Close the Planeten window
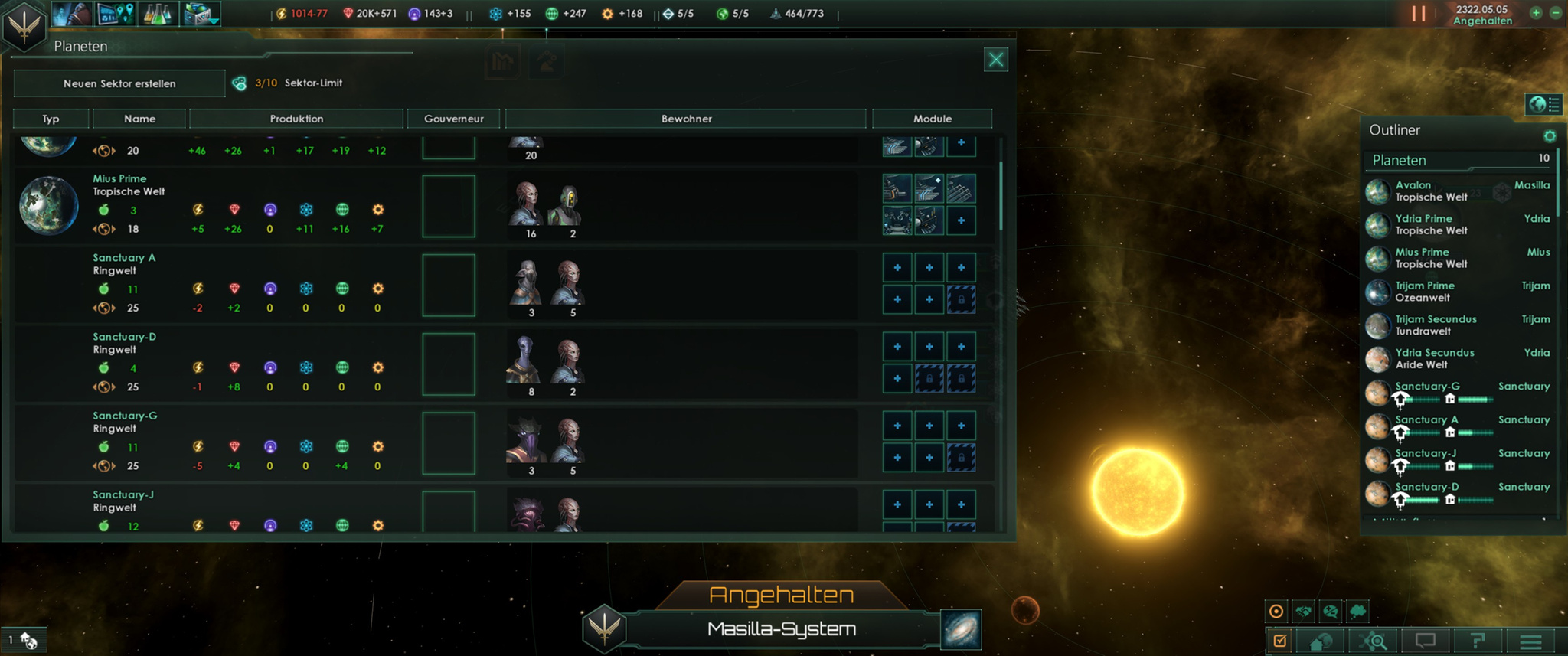This screenshot has height=656, width=1568. coord(995,60)
